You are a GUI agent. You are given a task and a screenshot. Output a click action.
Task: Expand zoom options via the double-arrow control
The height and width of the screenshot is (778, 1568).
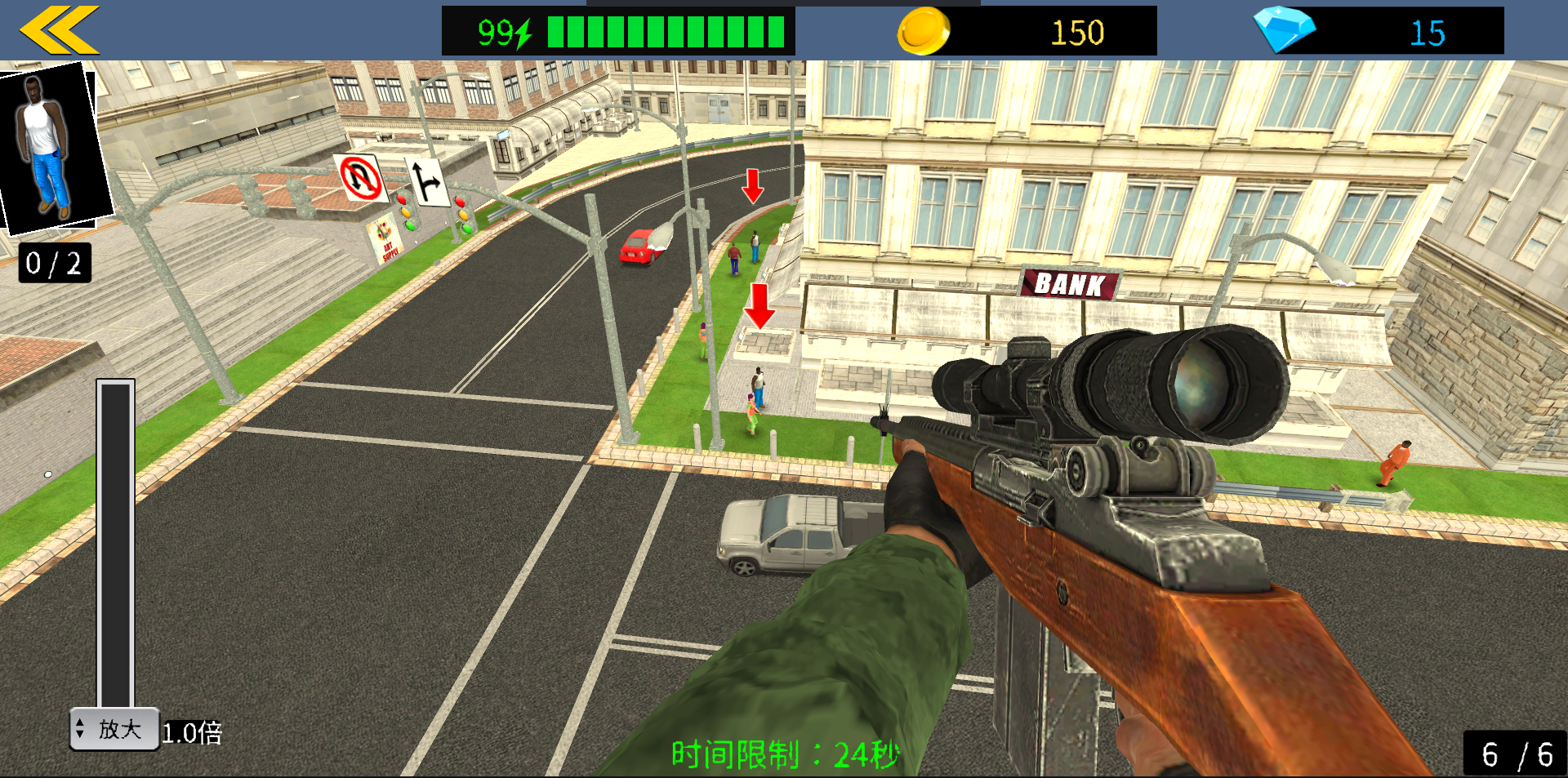click(80, 727)
